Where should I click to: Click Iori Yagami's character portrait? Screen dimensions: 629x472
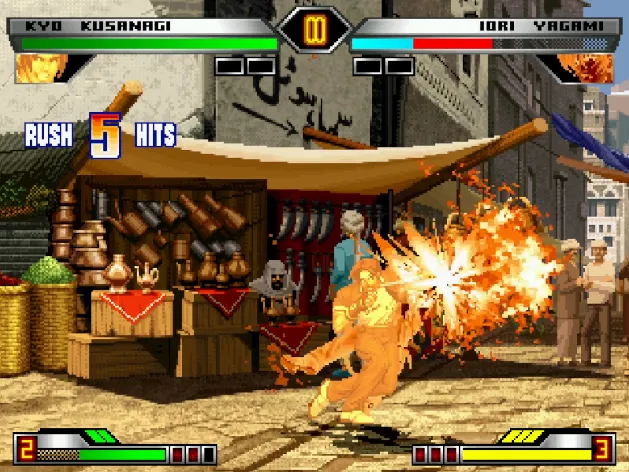585,67
